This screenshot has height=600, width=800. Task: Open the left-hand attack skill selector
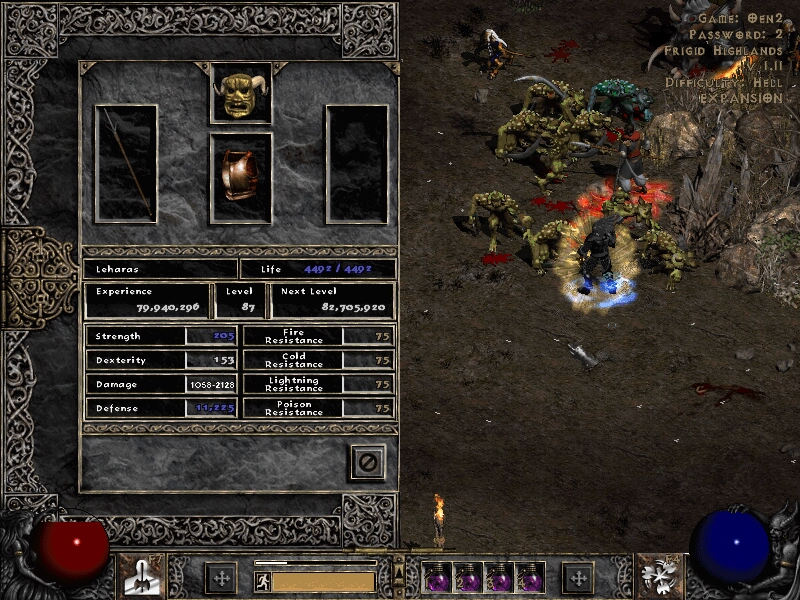142,576
